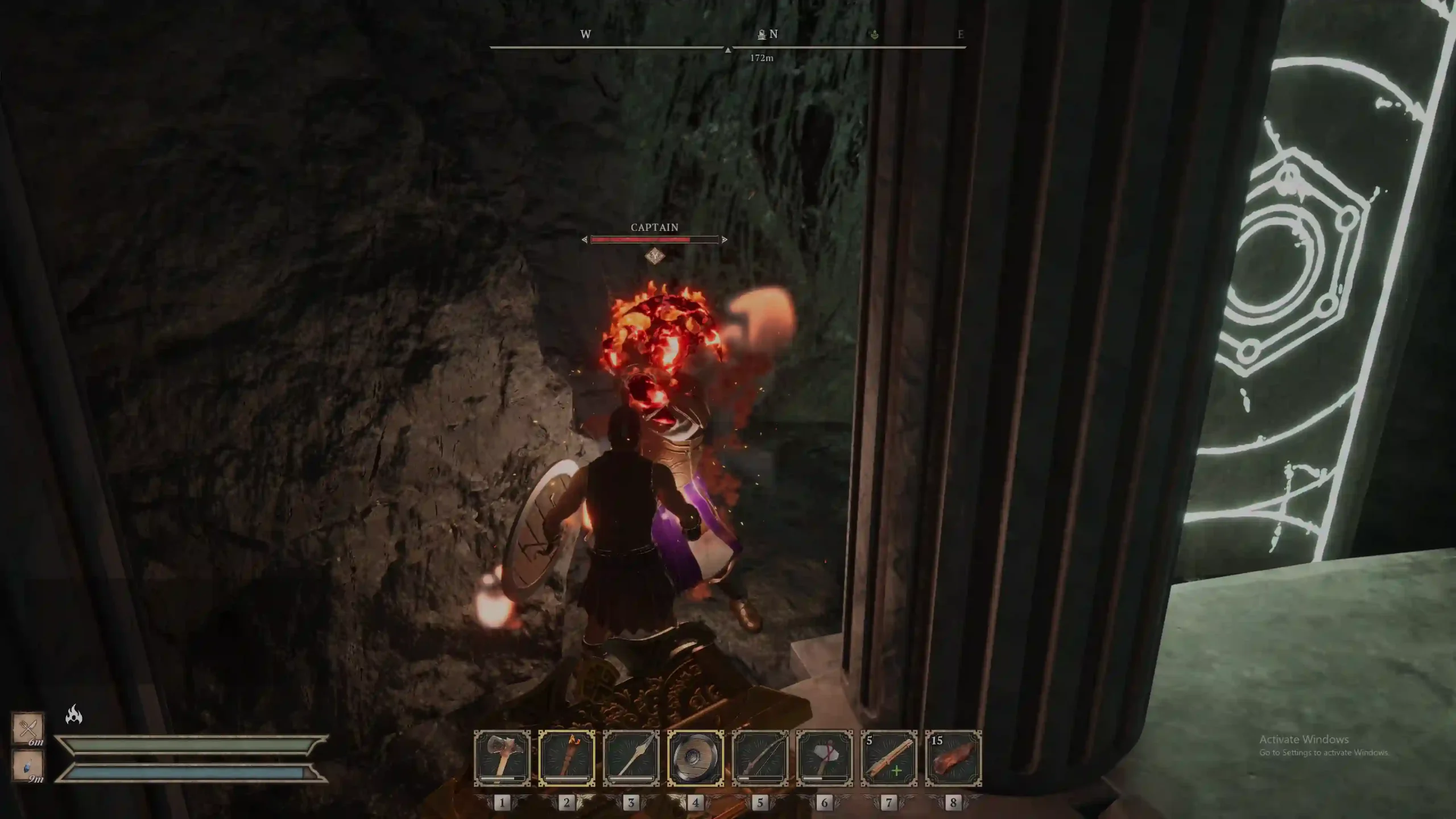Image resolution: width=1456 pixels, height=819 pixels.
Task: Click the fork and knife food buff icon
Action: (x=28, y=727)
